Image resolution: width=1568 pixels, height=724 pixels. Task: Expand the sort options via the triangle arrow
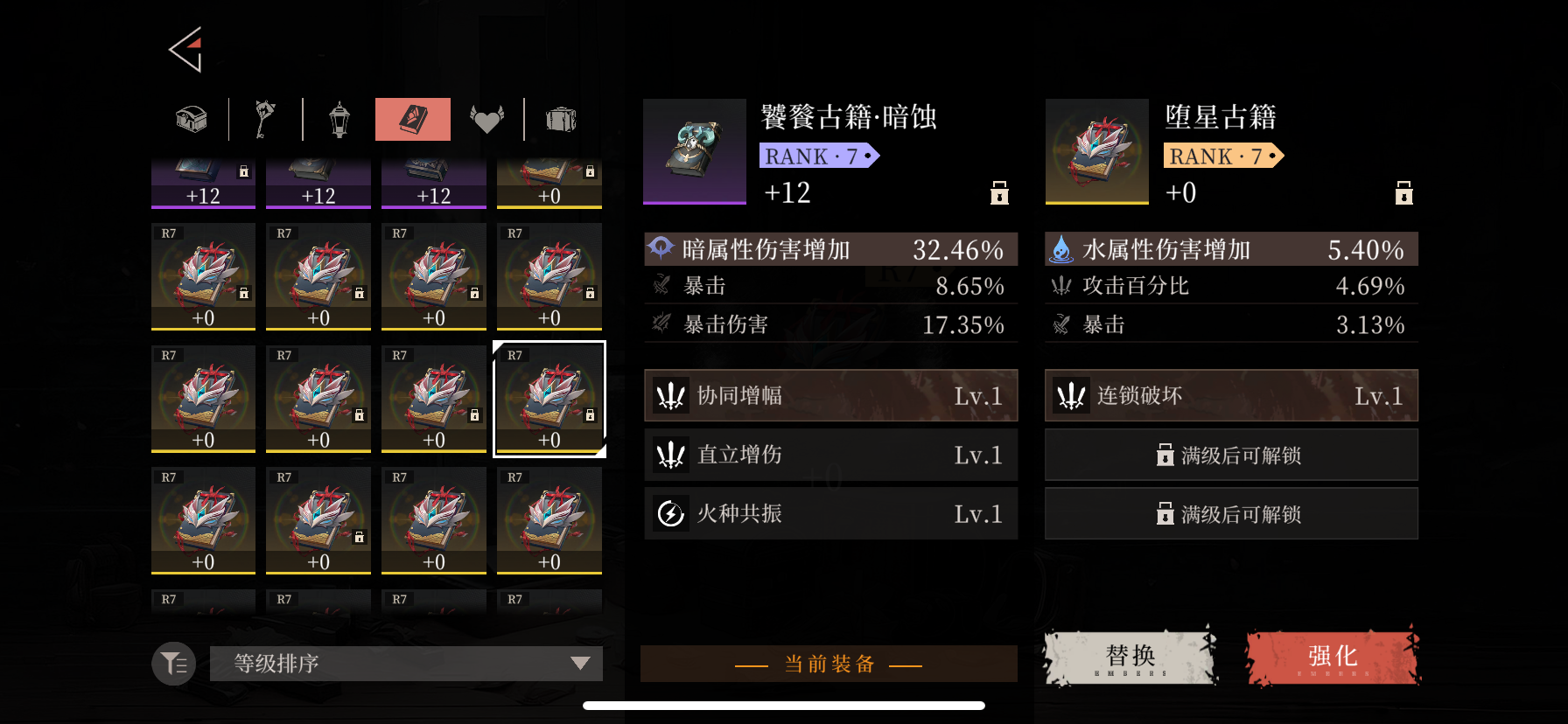click(x=580, y=664)
